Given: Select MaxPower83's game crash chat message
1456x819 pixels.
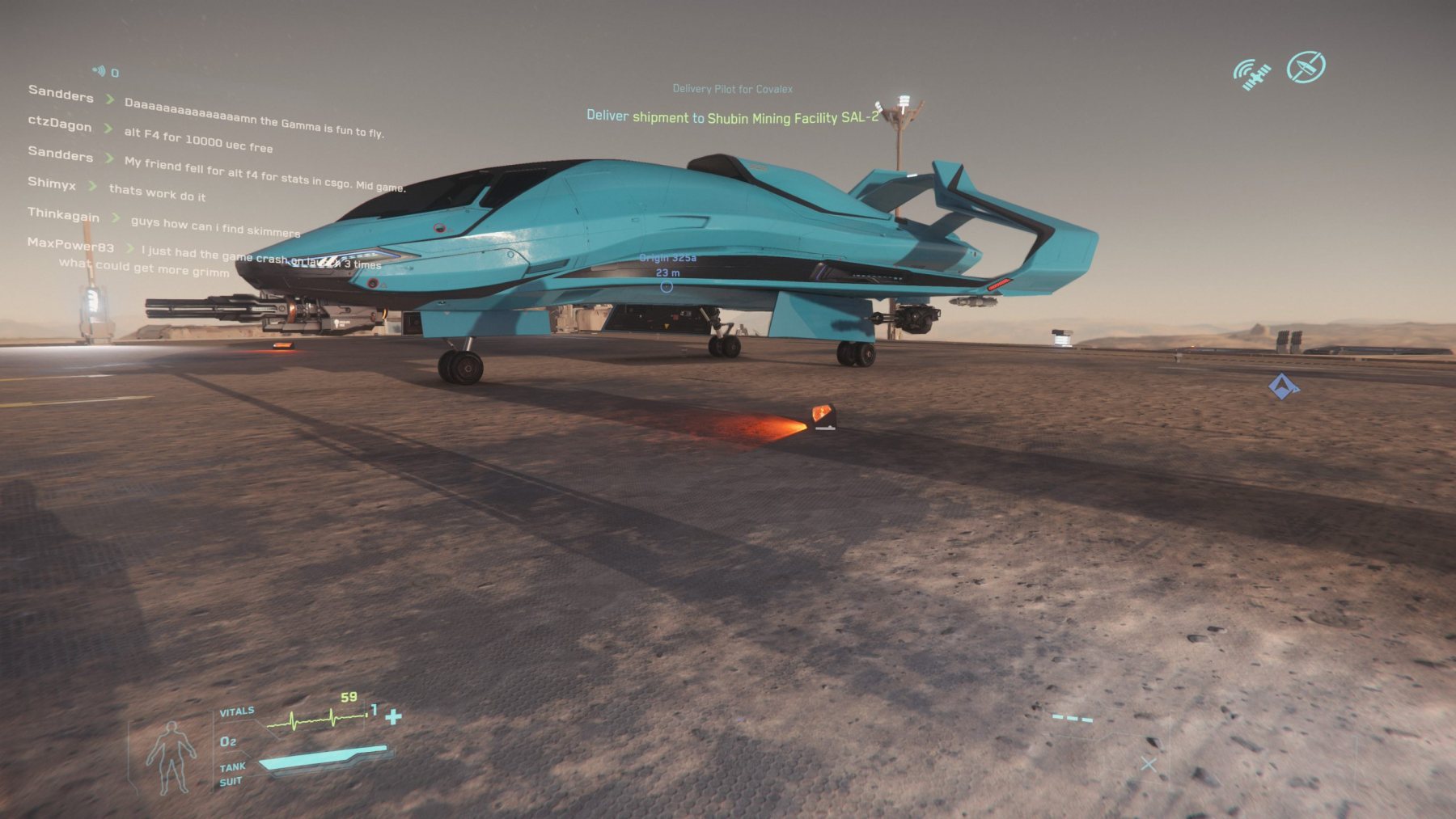Looking at the screenshot, I should (260, 257).
